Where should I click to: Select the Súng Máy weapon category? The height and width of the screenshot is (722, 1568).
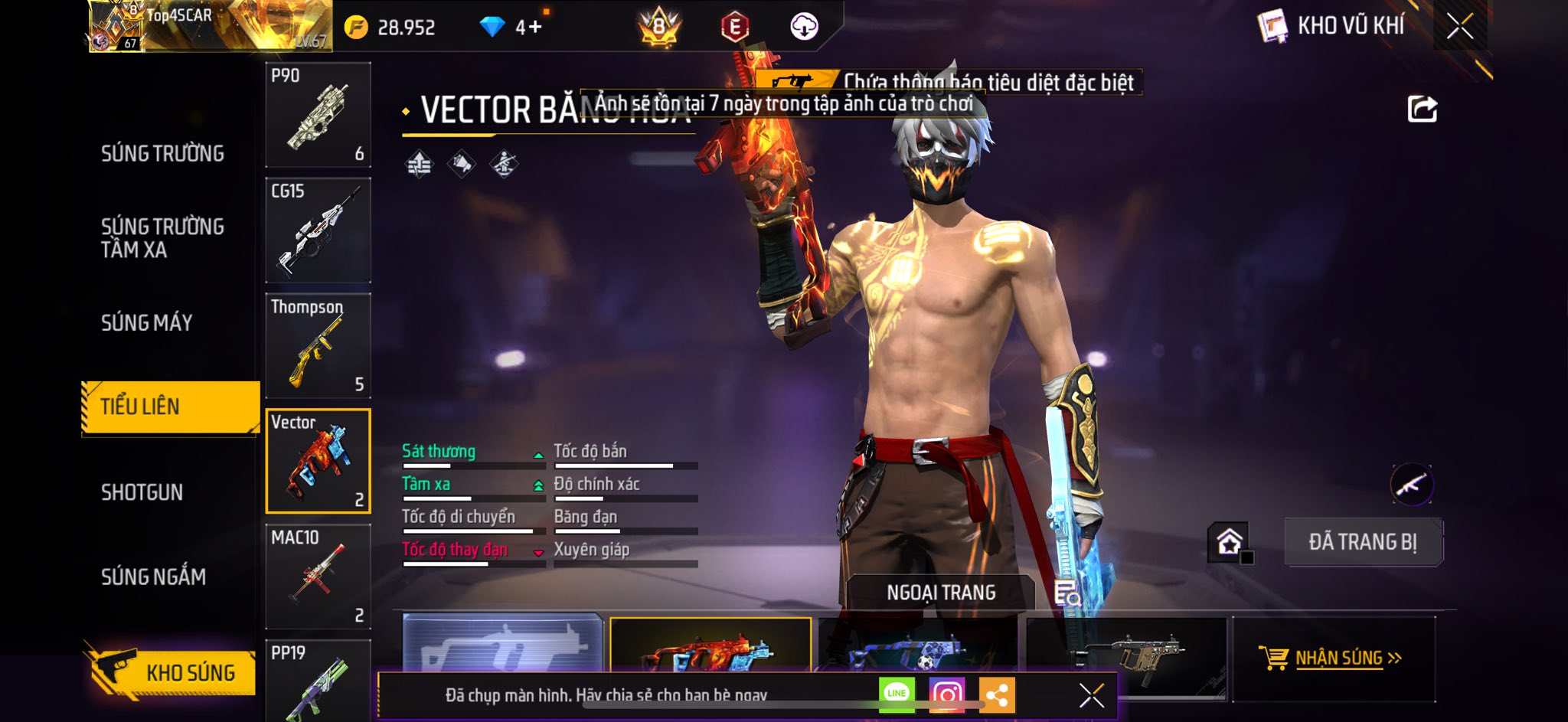[147, 323]
